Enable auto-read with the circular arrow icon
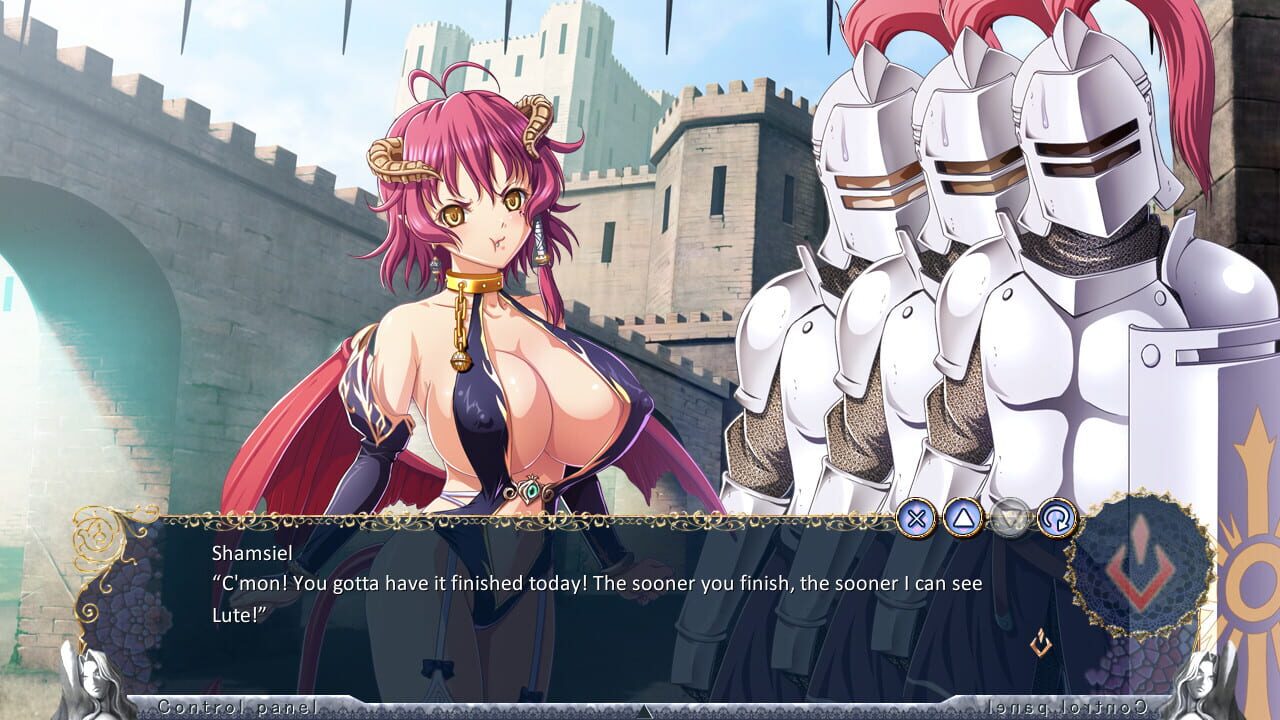 pyautogui.click(x=1055, y=515)
